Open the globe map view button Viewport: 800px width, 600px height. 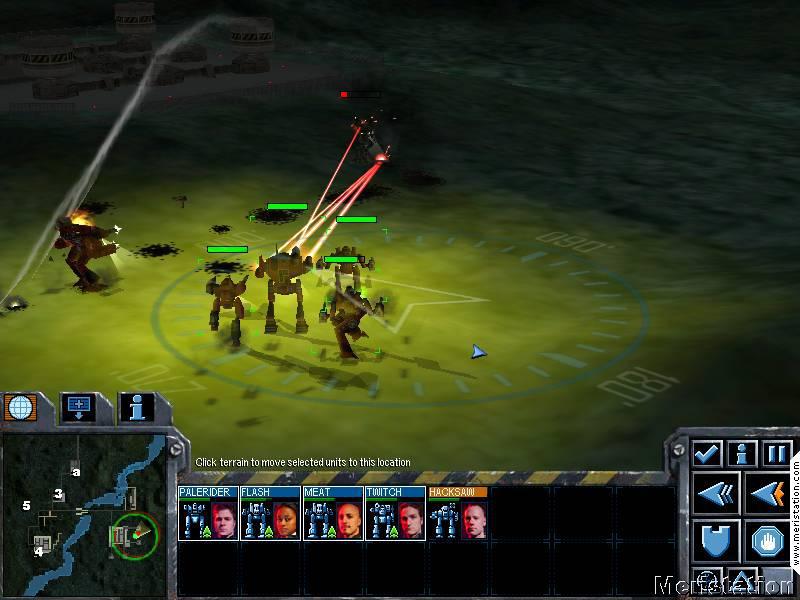pos(21,406)
